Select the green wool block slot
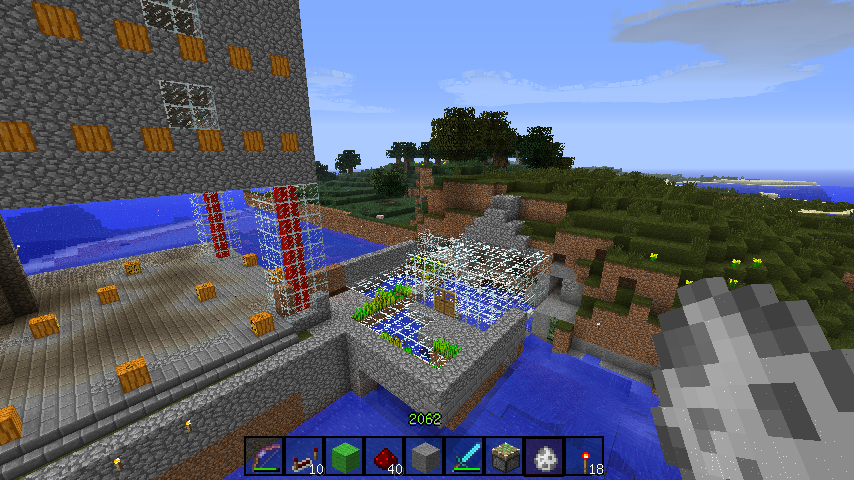Viewport: 854px width, 480px height. pos(345,456)
